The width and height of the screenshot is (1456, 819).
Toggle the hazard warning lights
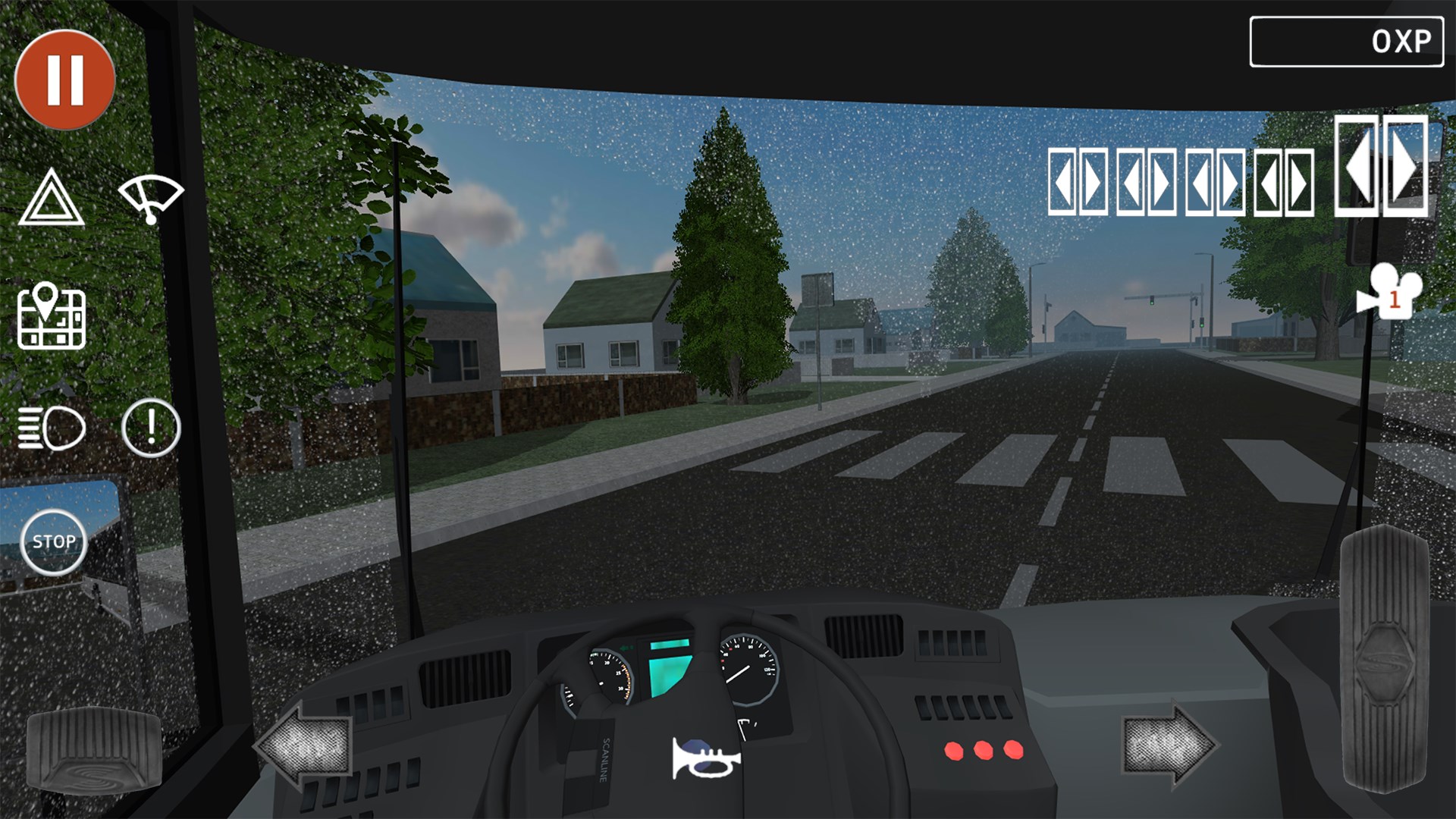pos(53,199)
